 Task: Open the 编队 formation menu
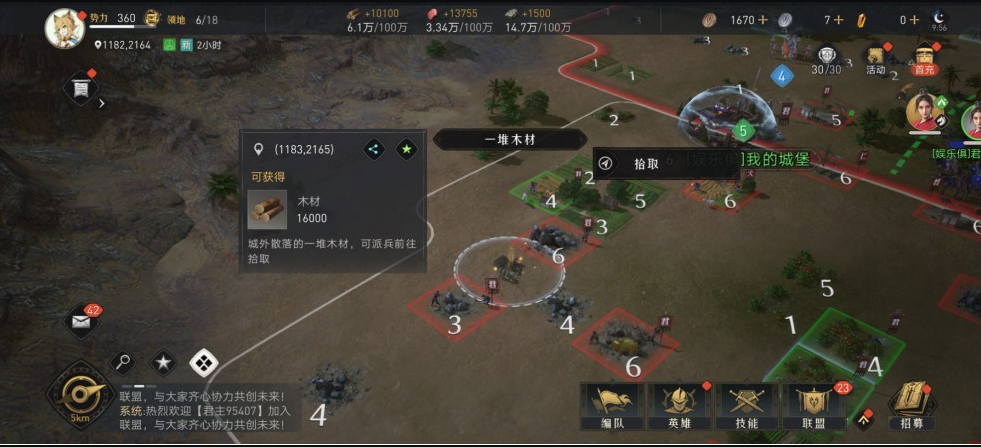point(611,406)
